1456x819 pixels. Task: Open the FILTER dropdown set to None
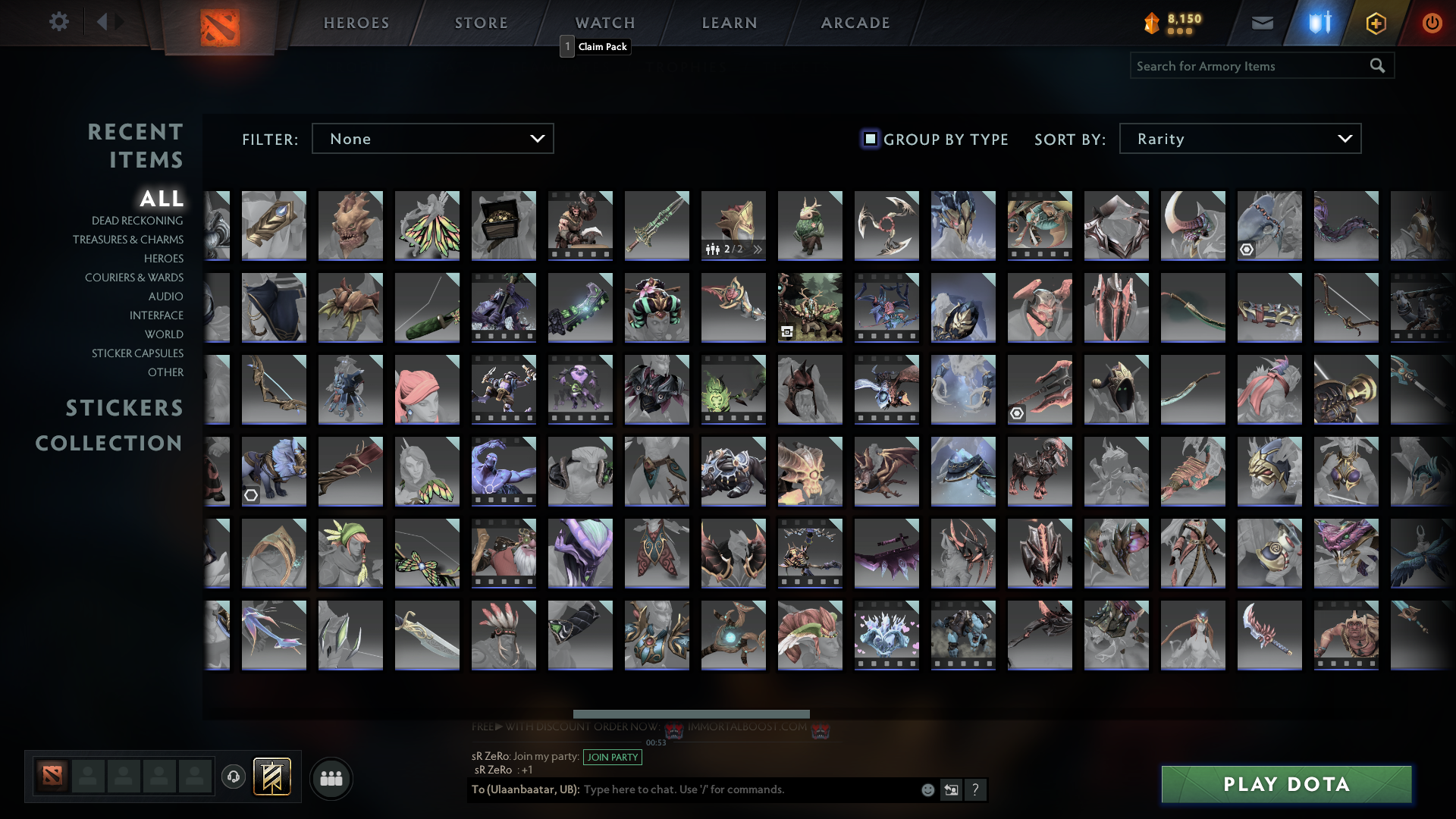[x=432, y=138]
